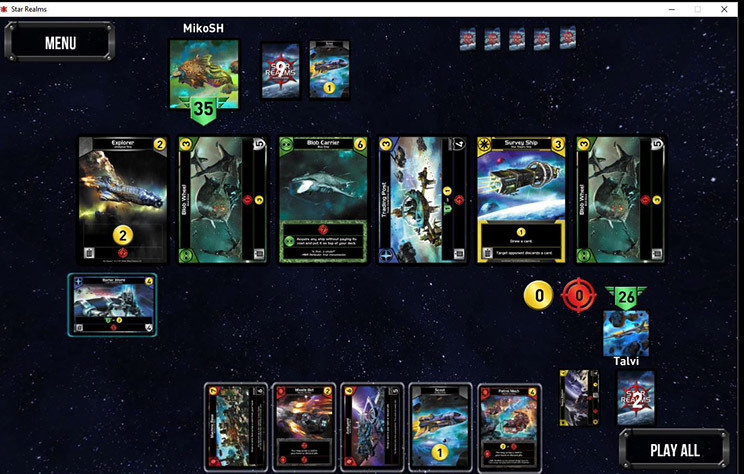Screen dimensions: 744x474
Task: Click Talvi's player avatar
Action: (x=625, y=334)
